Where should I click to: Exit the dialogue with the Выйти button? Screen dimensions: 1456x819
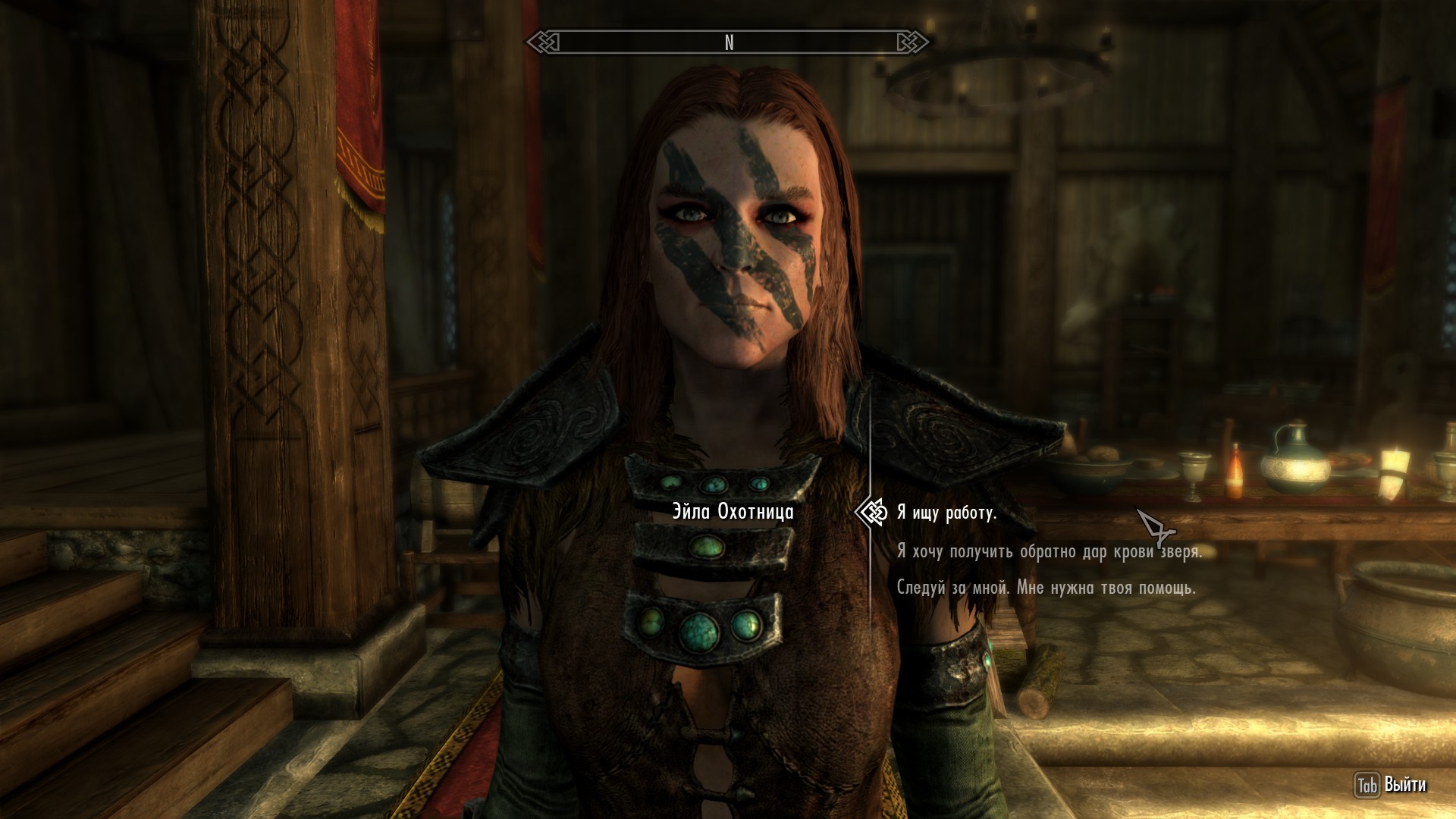1391,785
